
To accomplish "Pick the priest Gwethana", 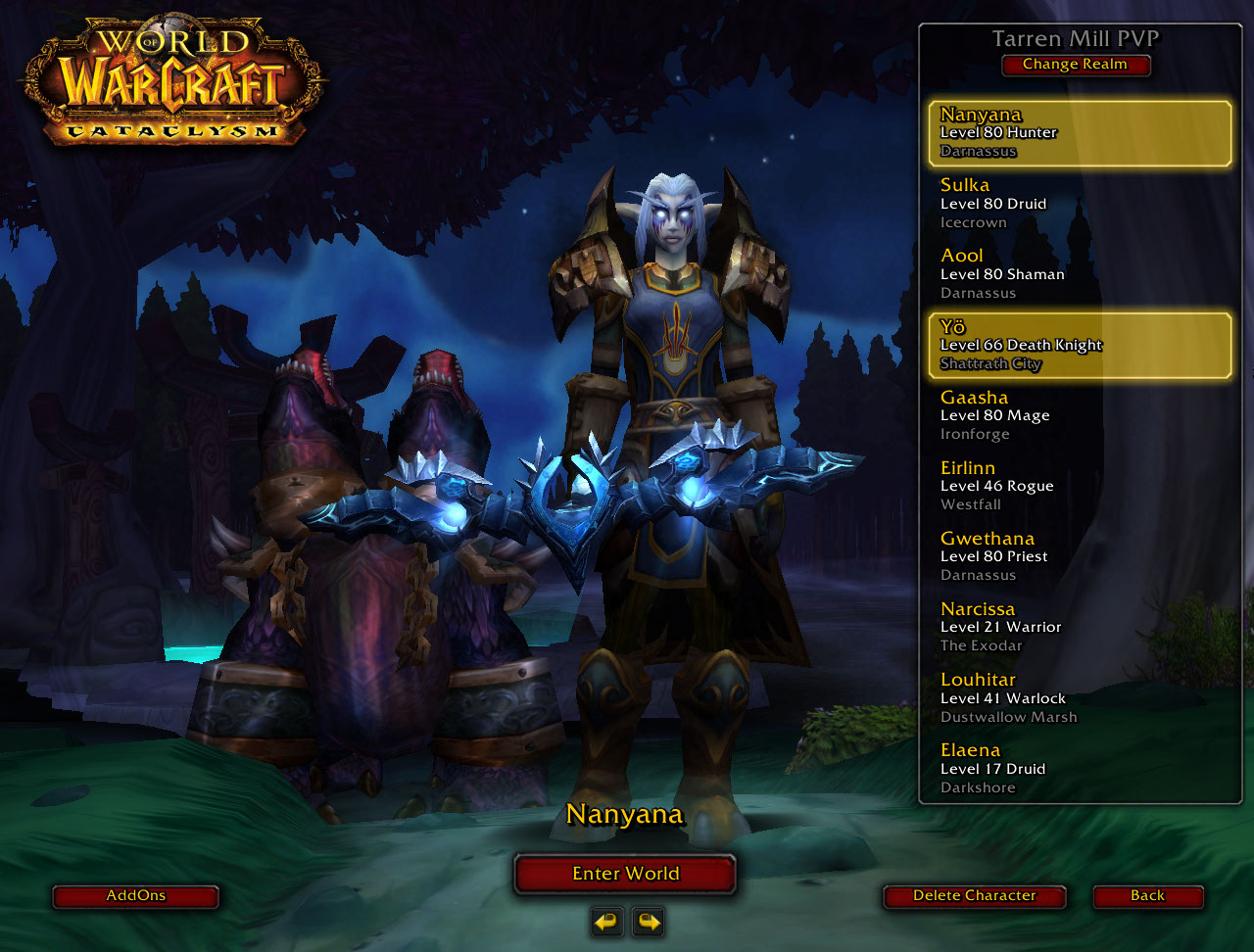I will (1079, 556).
